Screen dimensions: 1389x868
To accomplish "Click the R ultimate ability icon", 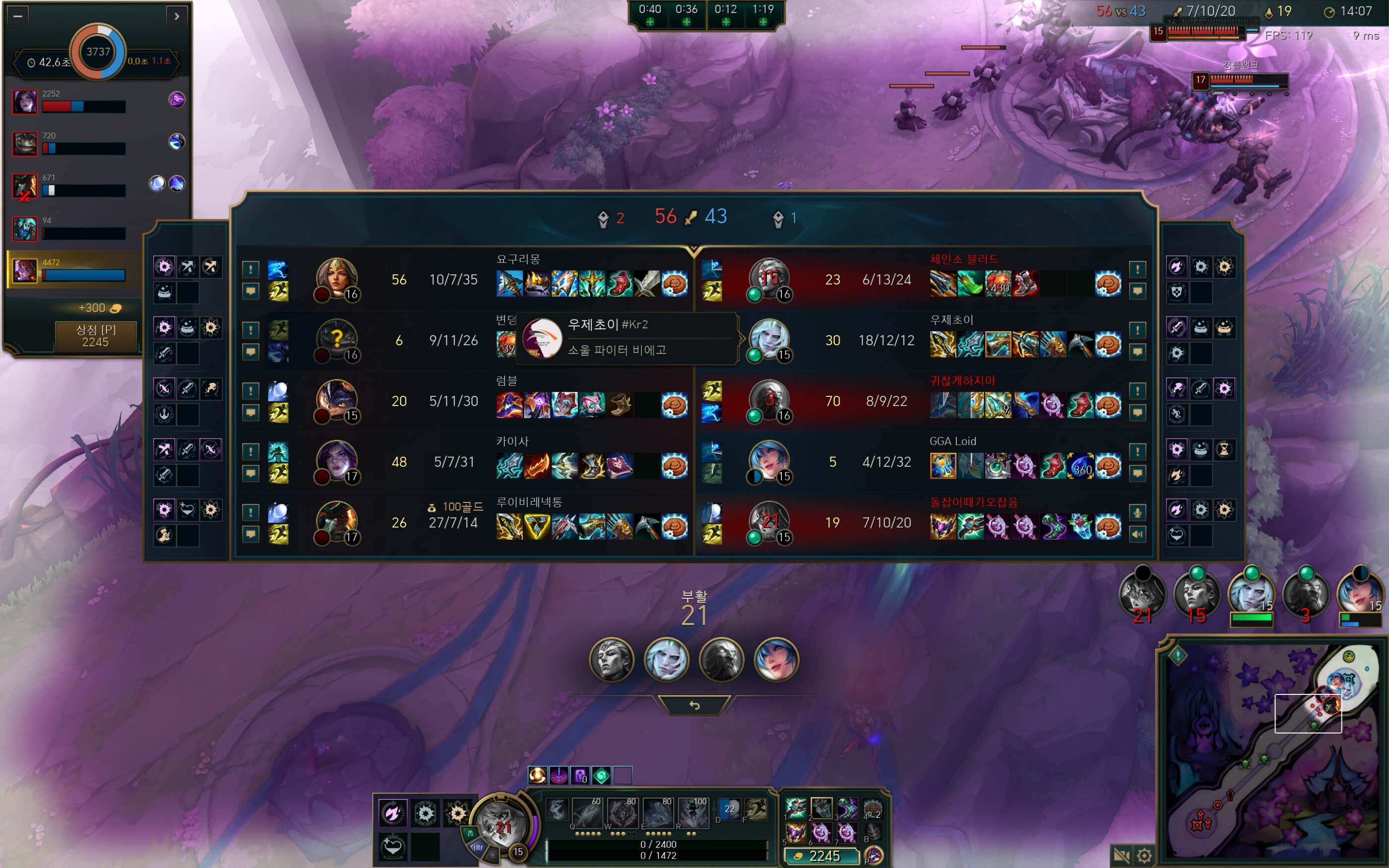I will (694, 813).
